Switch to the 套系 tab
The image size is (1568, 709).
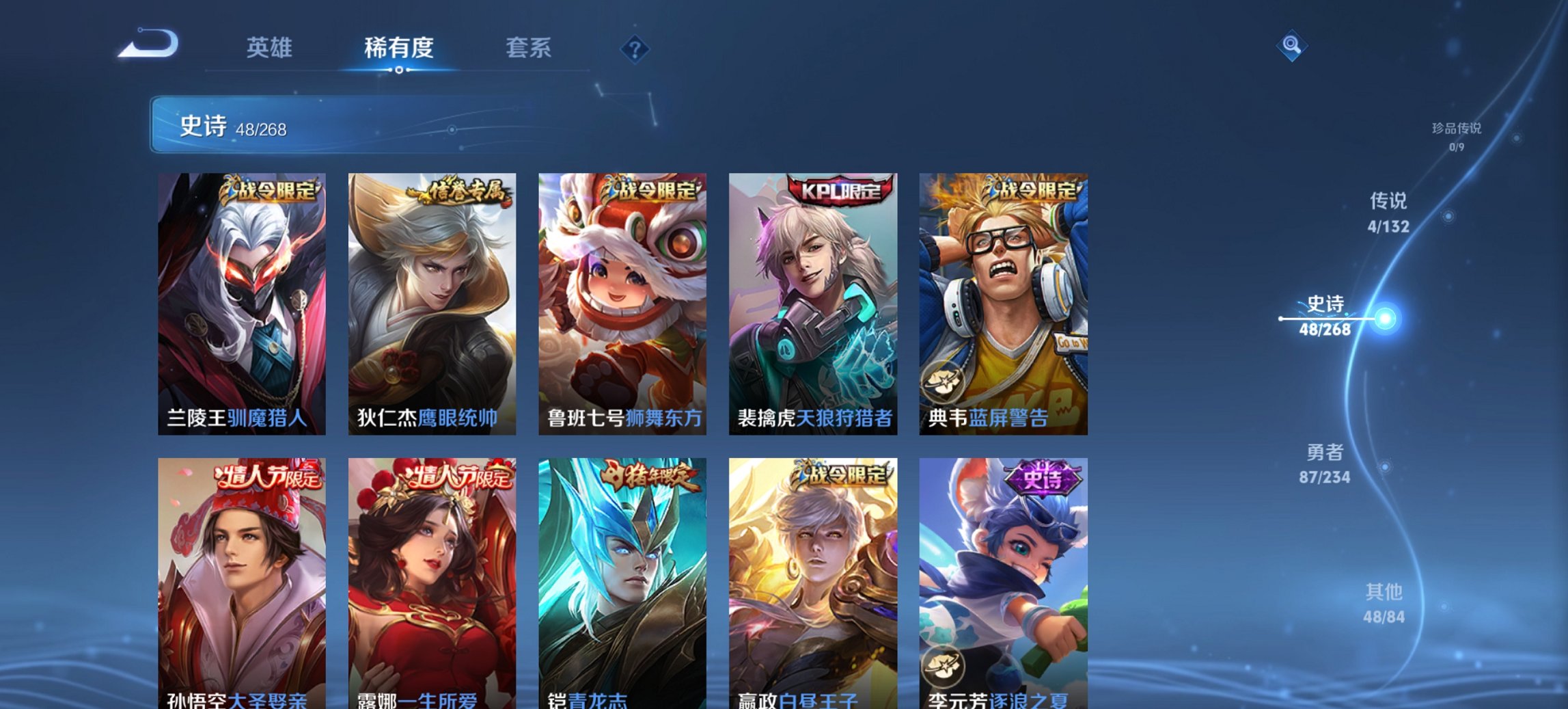coord(529,49)
